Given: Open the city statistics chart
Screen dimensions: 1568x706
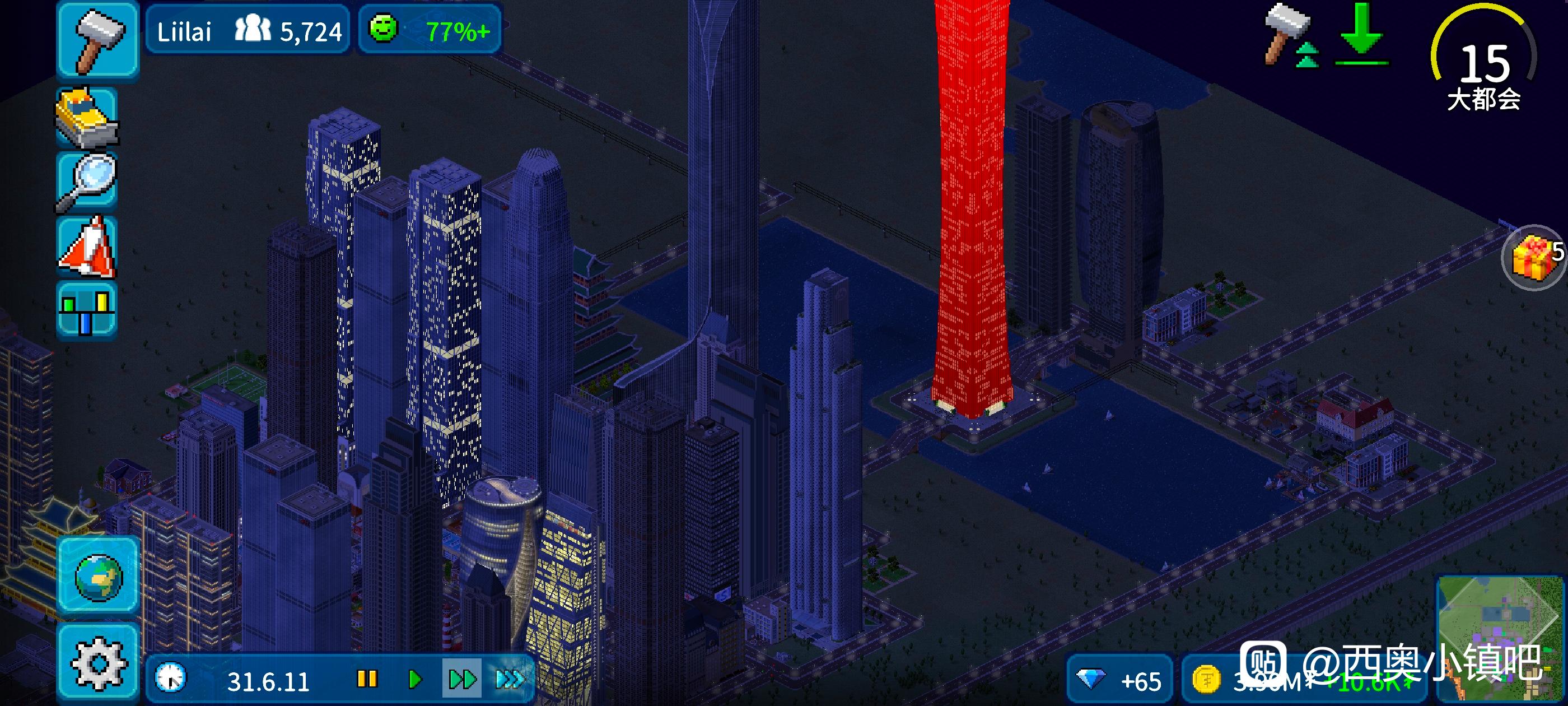Looking at the screenshot, I should pos(87,309).
